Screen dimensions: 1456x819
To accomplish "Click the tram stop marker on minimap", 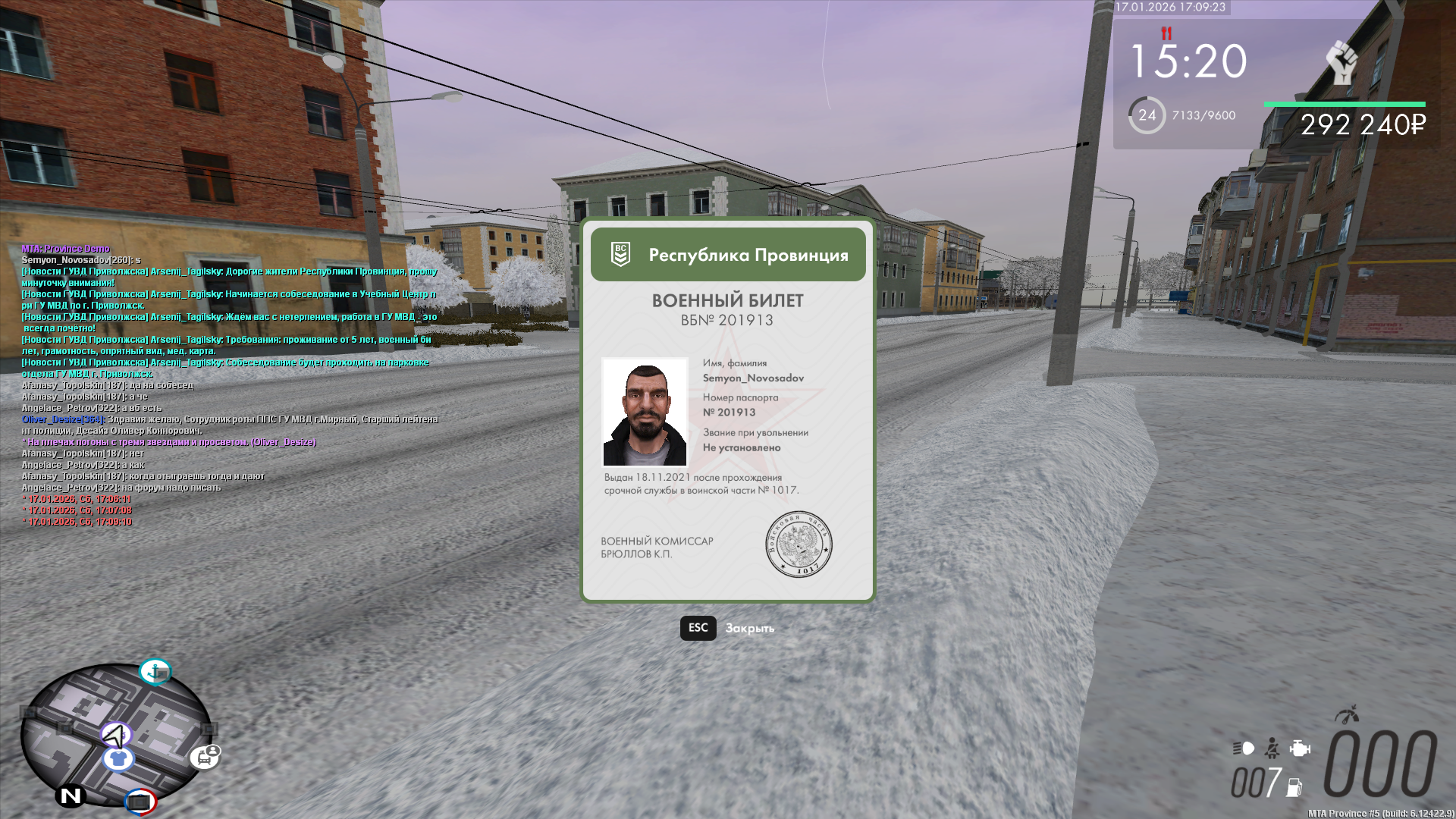I will click(x=205, y=756).
